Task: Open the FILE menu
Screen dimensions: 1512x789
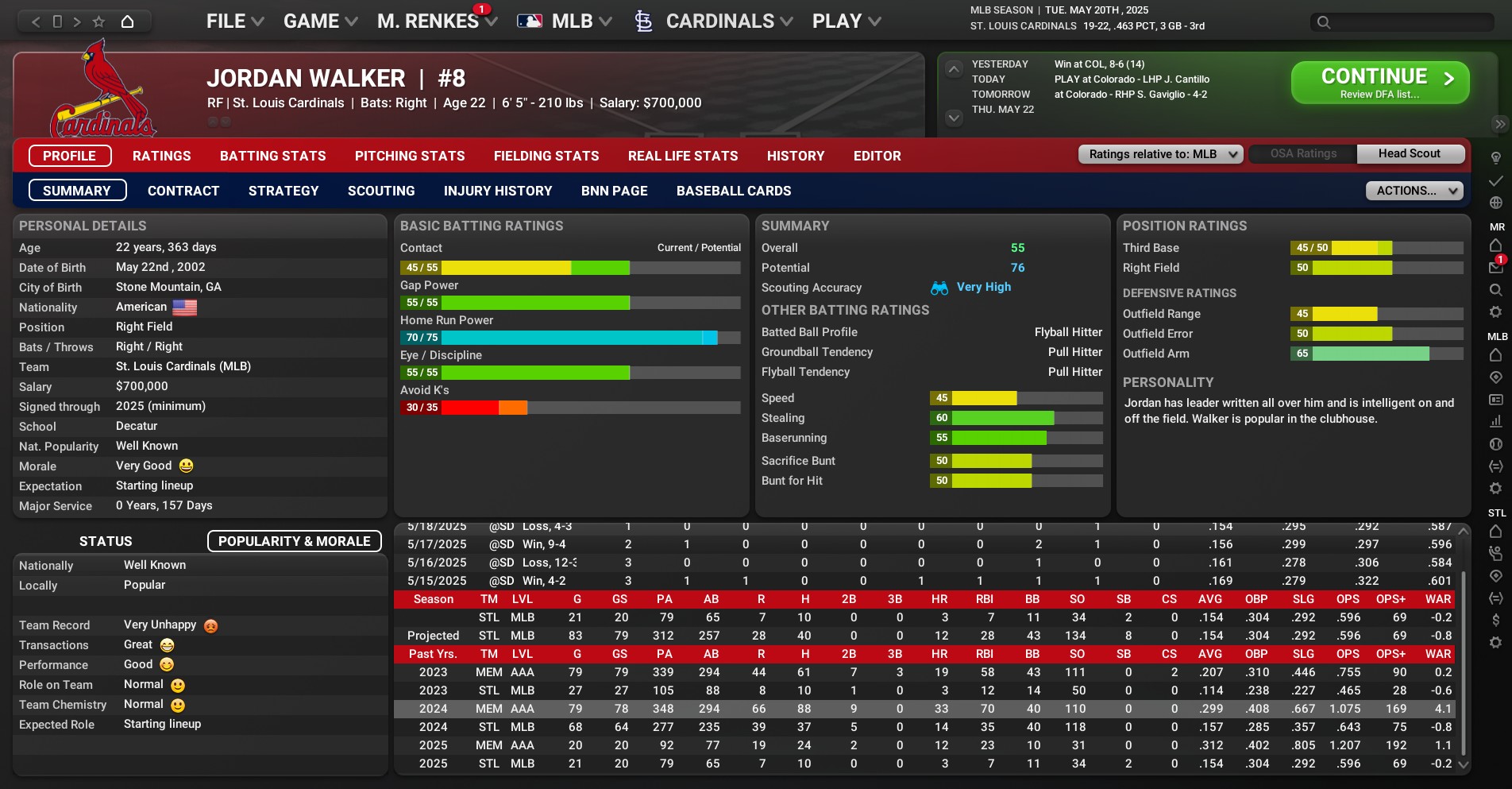Action: point(234,21)
